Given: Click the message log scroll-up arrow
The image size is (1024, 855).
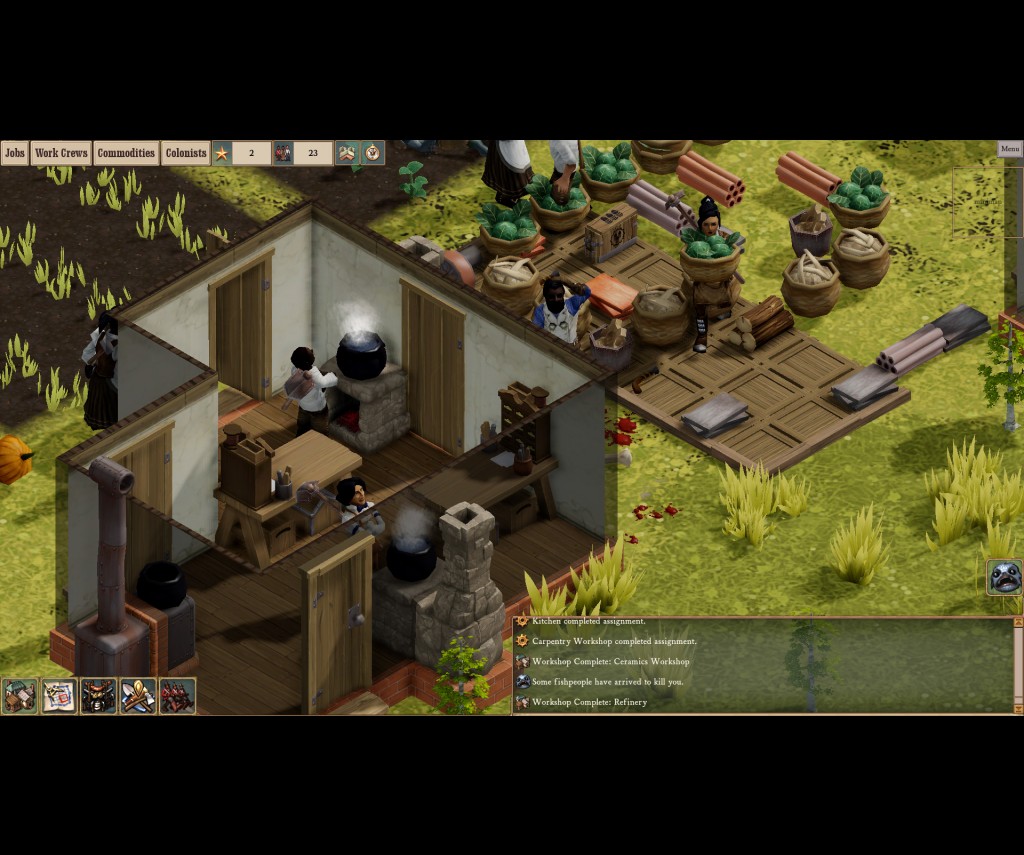Looking at the screenshot, I should point(1018,623).
